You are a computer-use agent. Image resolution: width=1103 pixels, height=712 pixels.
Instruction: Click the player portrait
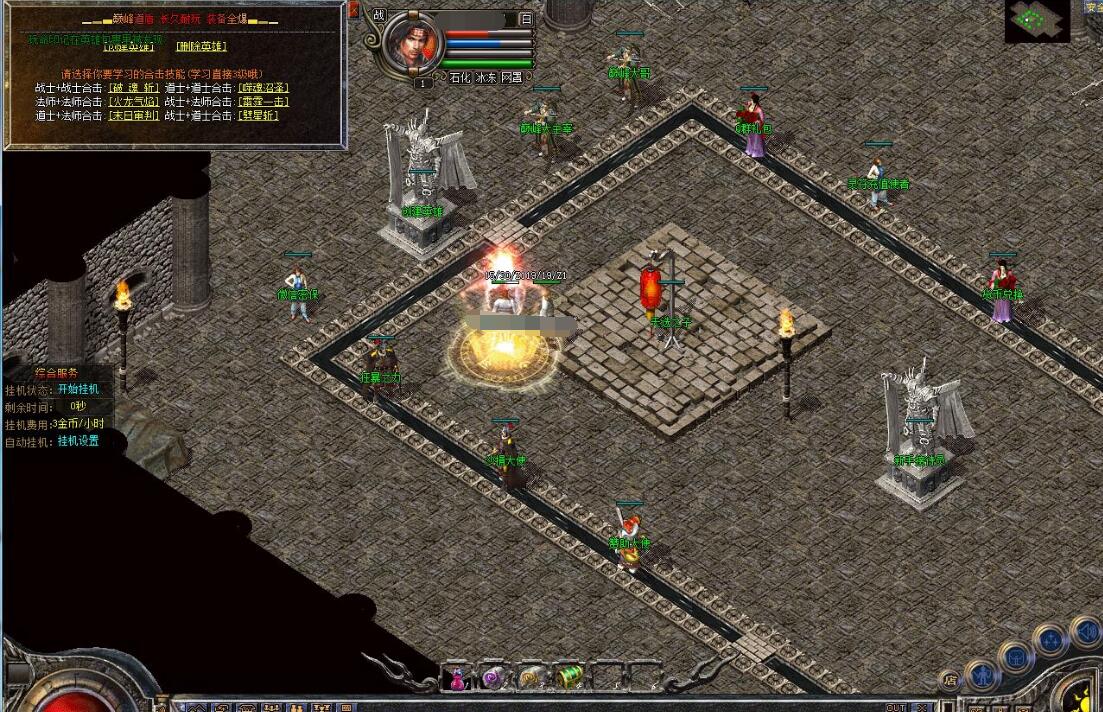[x=413, y=43]
